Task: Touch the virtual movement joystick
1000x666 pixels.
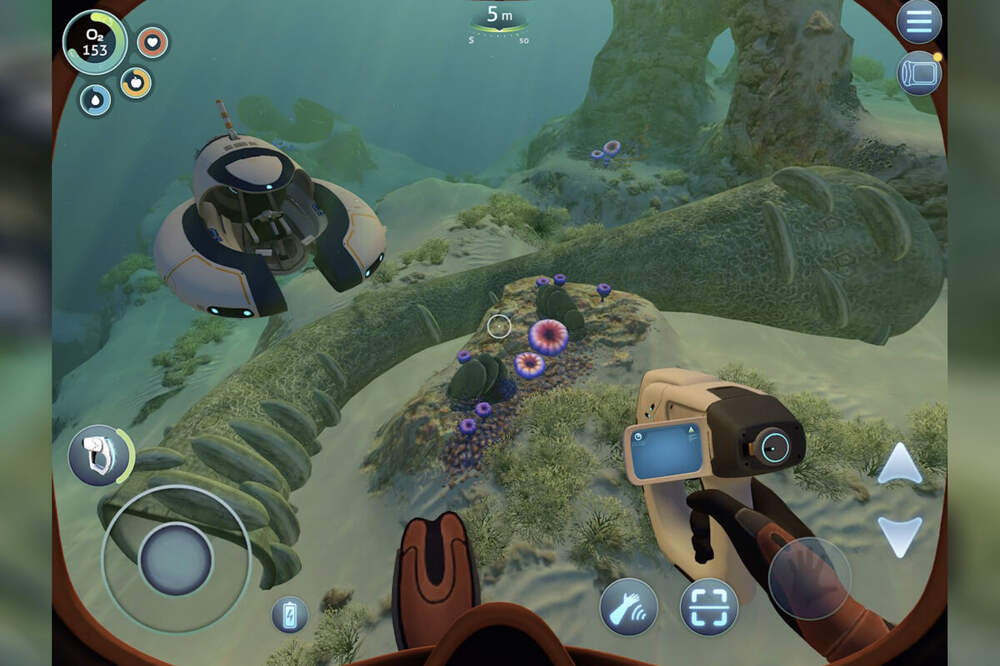Action: pyautogui.click(x=176, y=559)
